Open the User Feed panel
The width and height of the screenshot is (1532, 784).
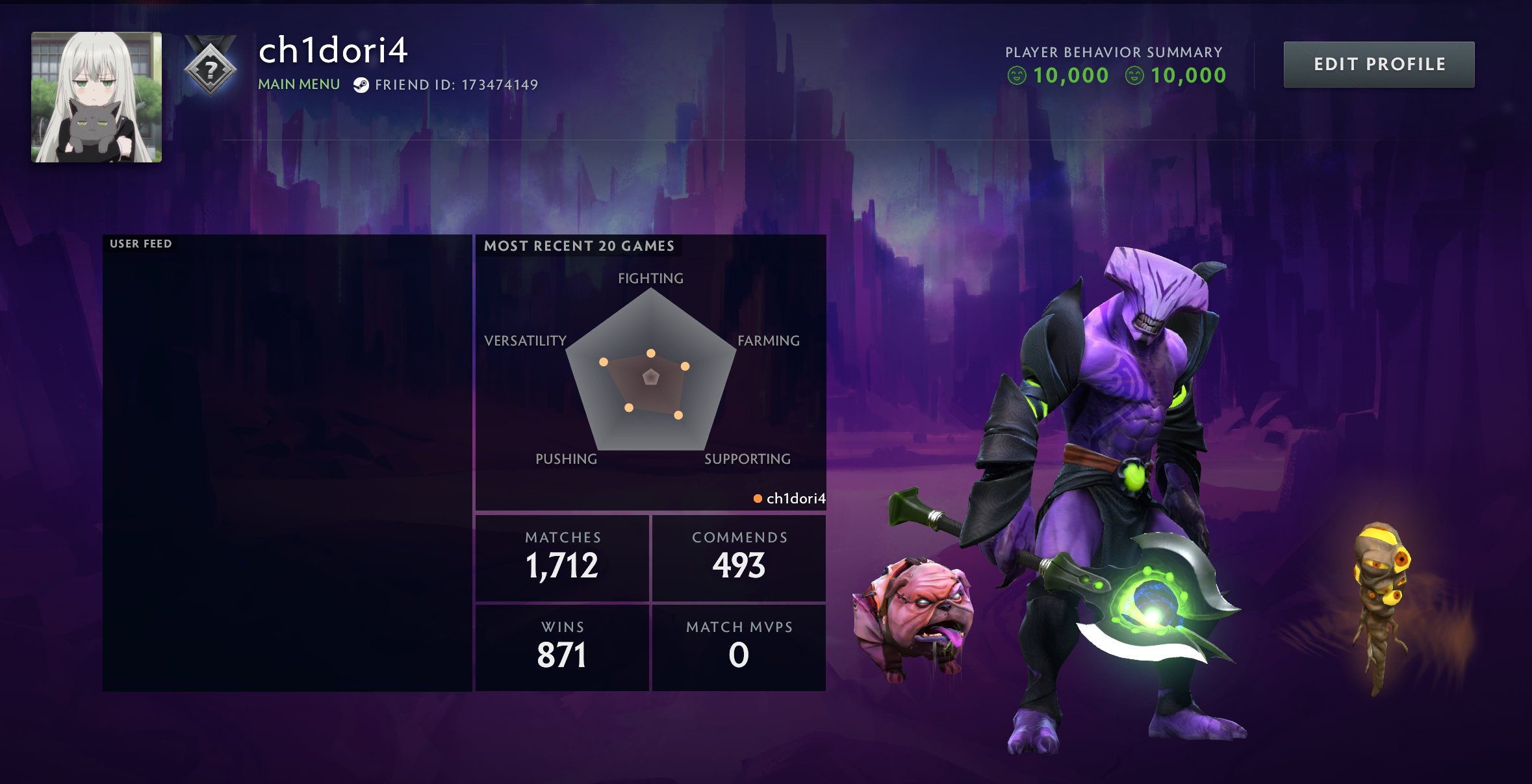point(287,462)
